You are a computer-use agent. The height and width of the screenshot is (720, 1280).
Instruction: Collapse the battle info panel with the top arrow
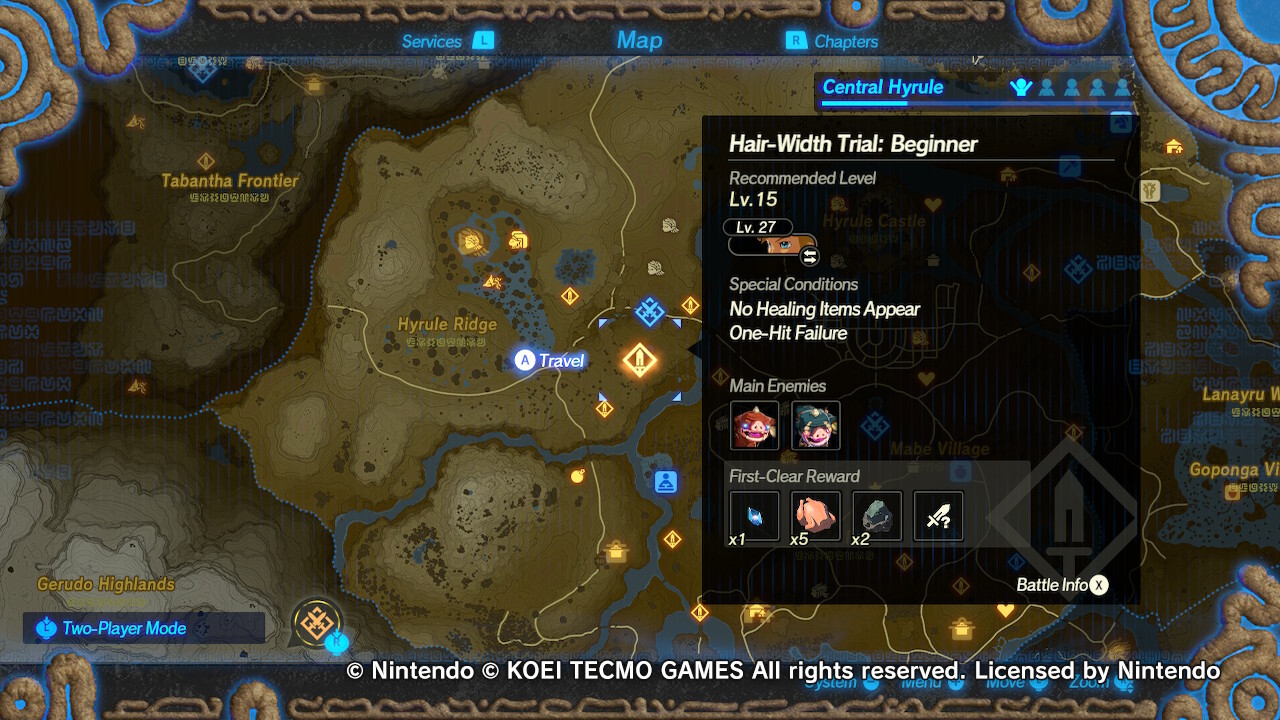[x=1120, y=120]
